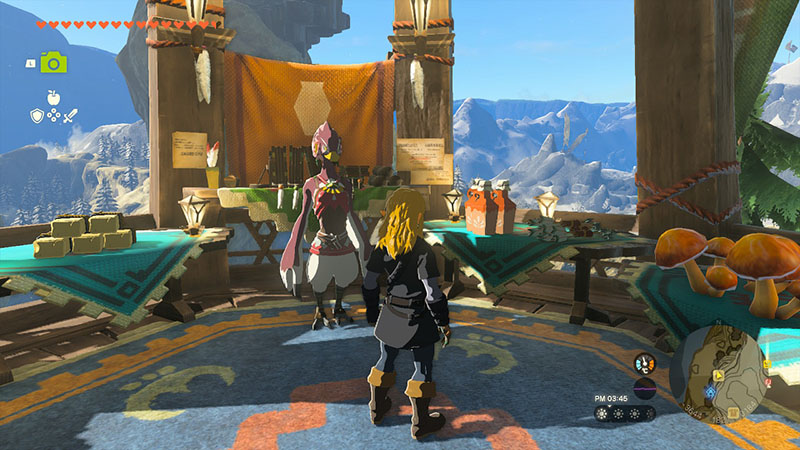Open the green camera ability icon
Image resolution: width=800 pixels, height=450 pixels.
pyautogui.click(x=53, y=62)
